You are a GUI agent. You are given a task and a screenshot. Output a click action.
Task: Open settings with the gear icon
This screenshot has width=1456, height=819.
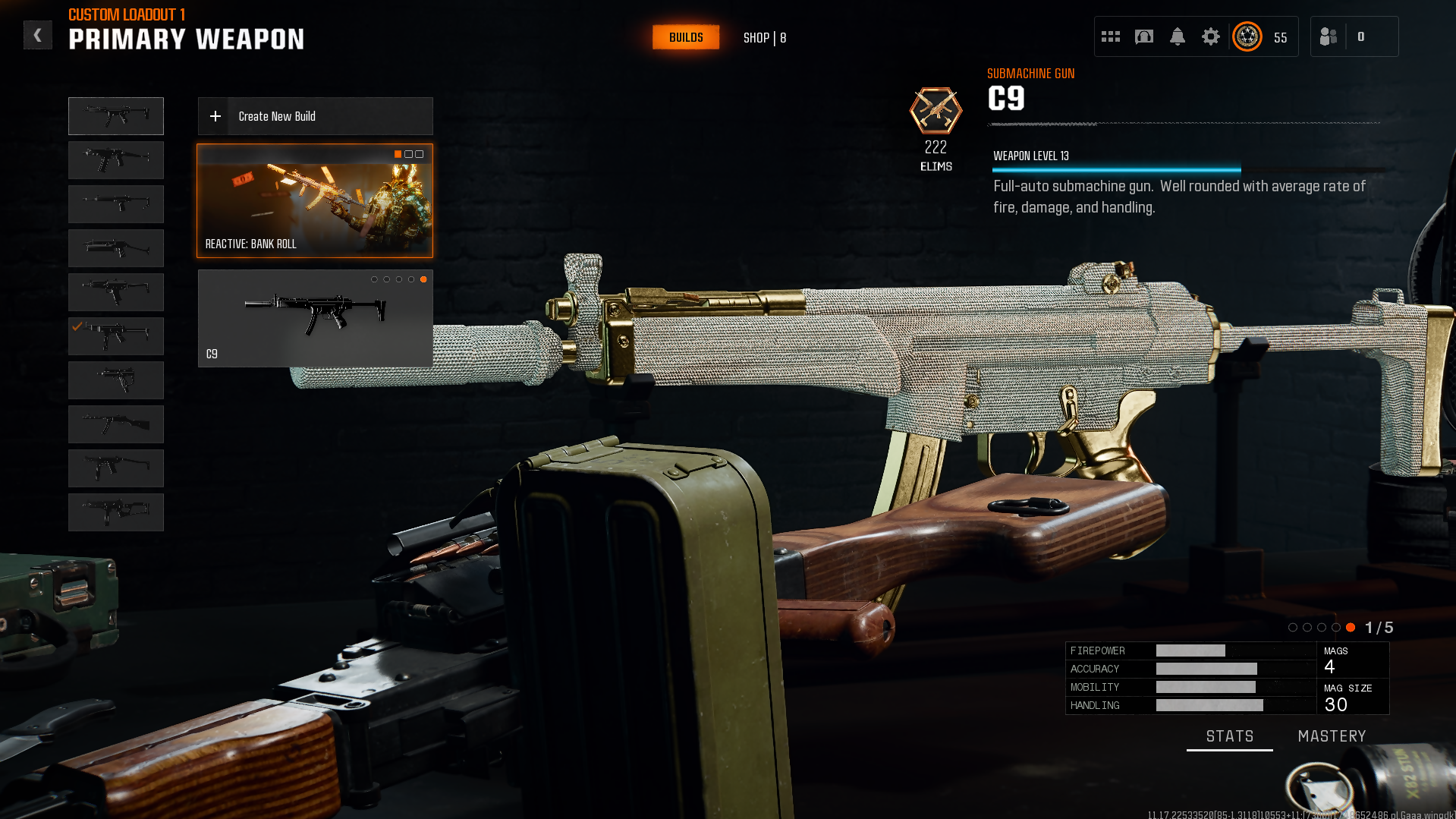pos(1210,36)
